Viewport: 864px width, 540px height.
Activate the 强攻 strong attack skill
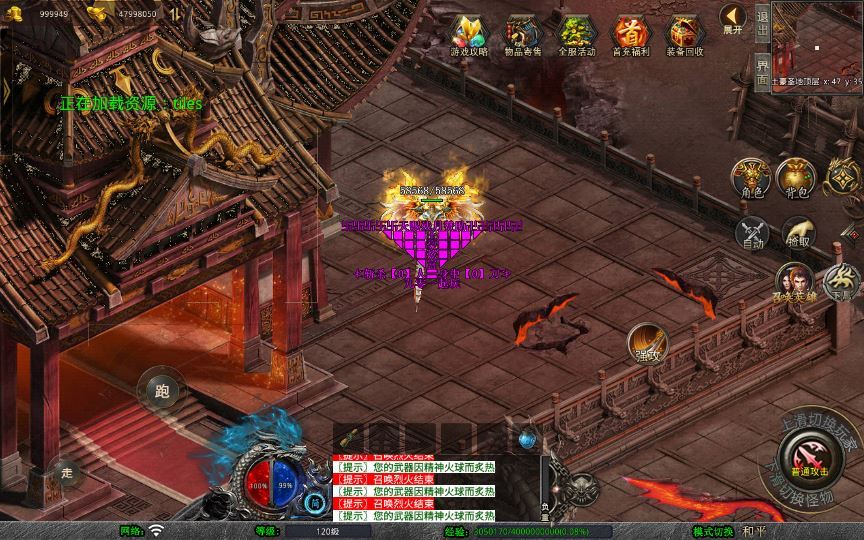pyautogui.click(x=646, y=343)
